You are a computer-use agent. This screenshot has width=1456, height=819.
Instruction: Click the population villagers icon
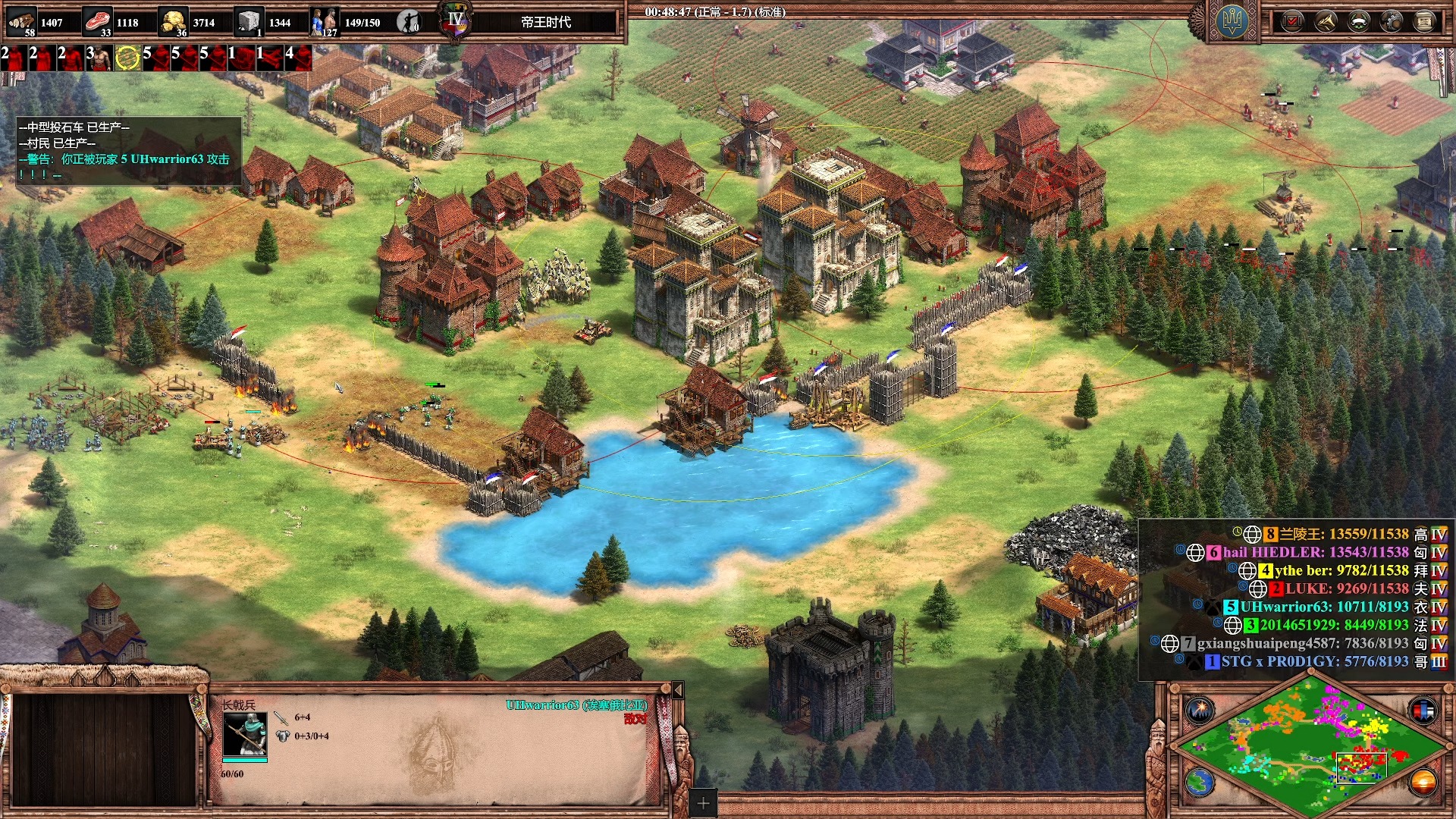[325, 21]
